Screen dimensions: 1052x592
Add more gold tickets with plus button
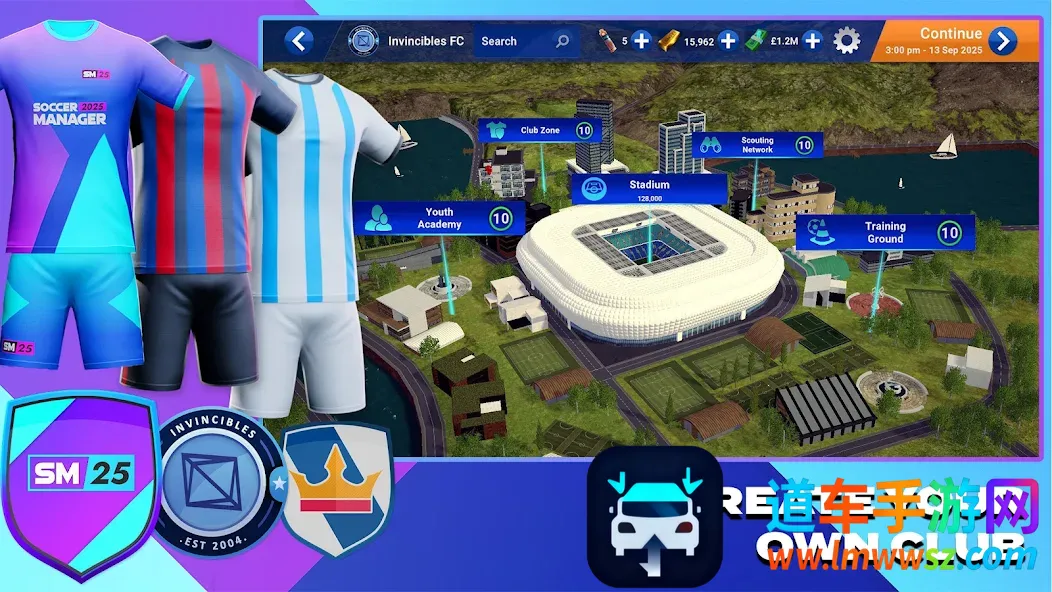(x=728, y=41)
